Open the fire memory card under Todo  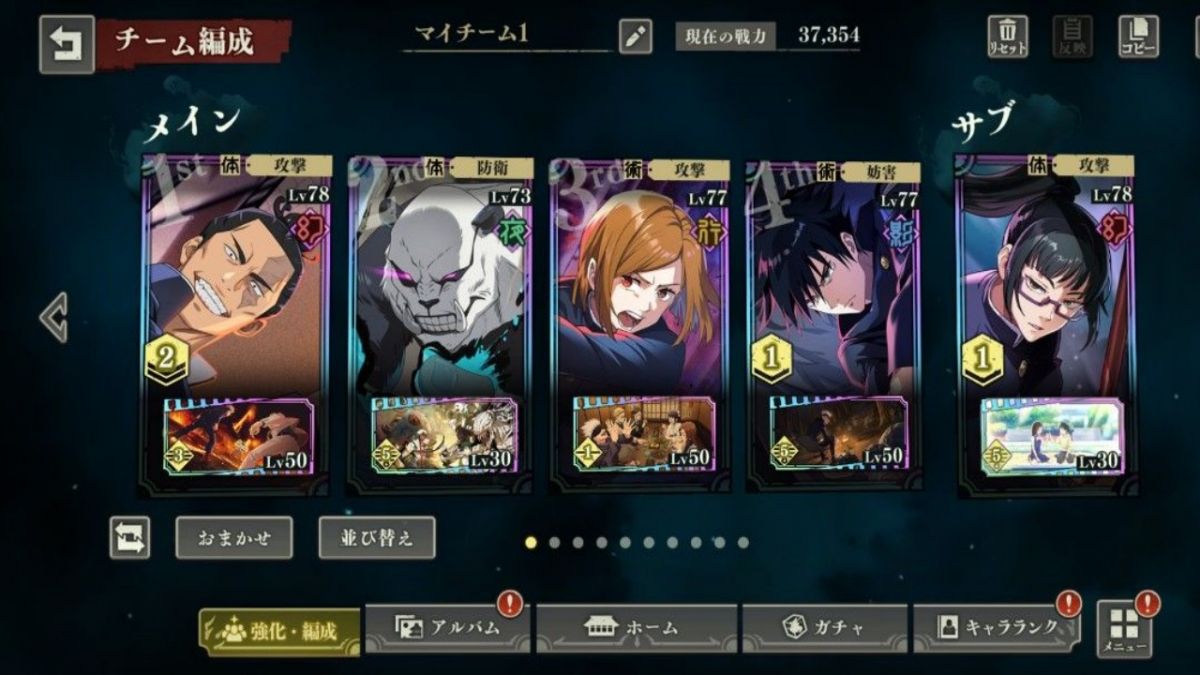[x=237, y=436]
